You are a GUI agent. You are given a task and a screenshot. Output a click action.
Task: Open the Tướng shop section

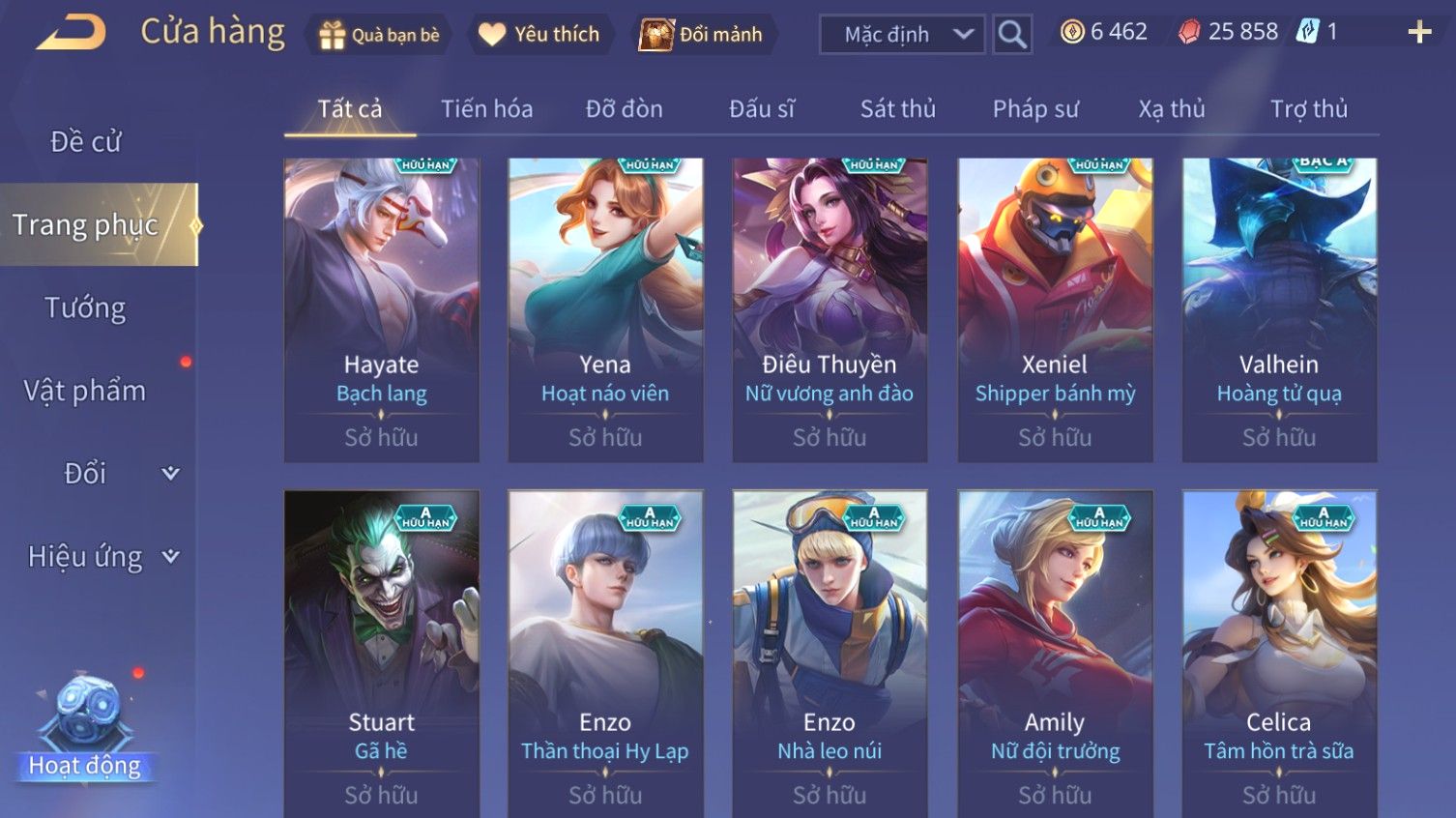click(85, 308)
